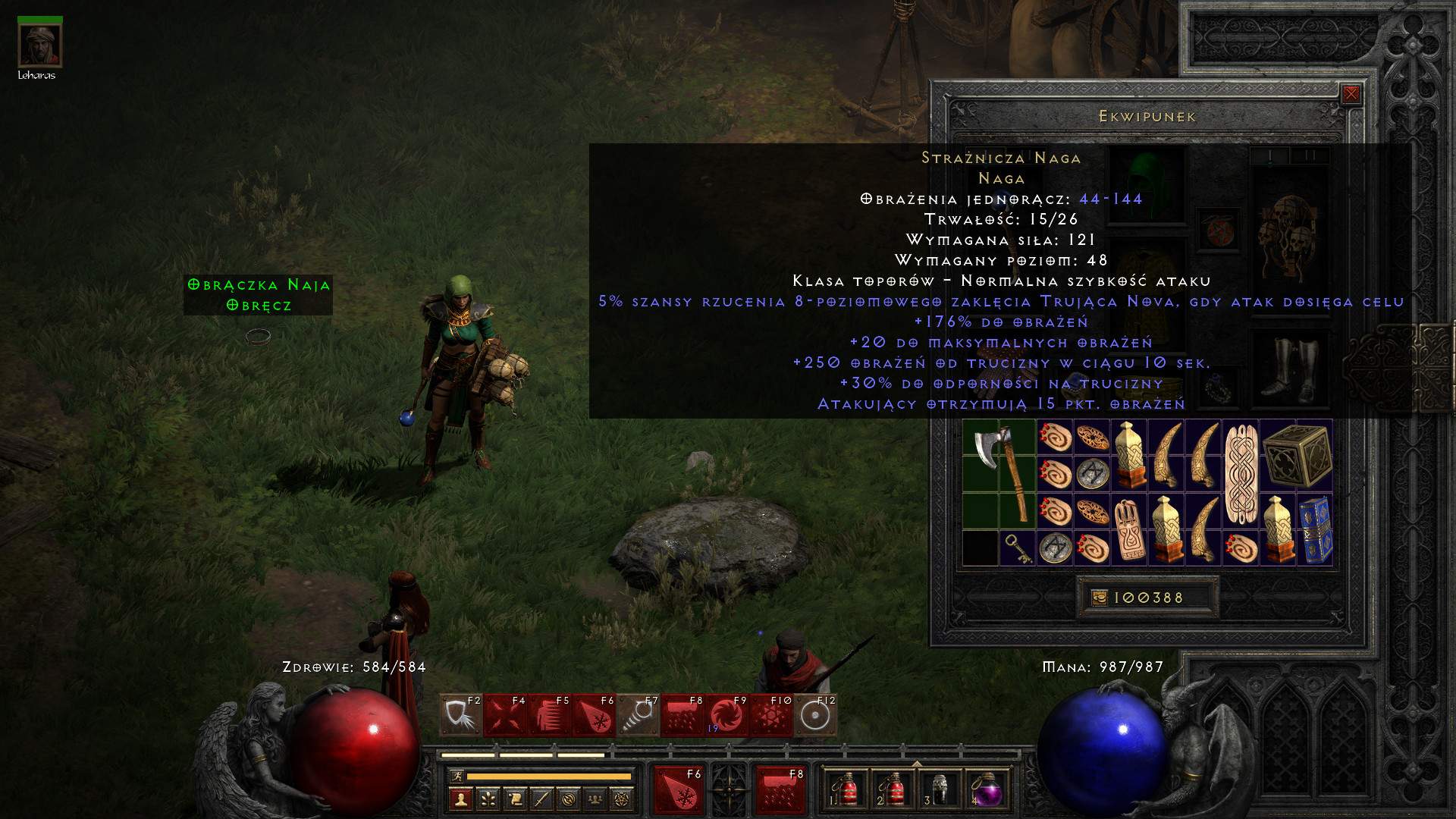Select the F12 ring skill hotkey
Viewport: 1456px width, 819px height.
[815, 715]
